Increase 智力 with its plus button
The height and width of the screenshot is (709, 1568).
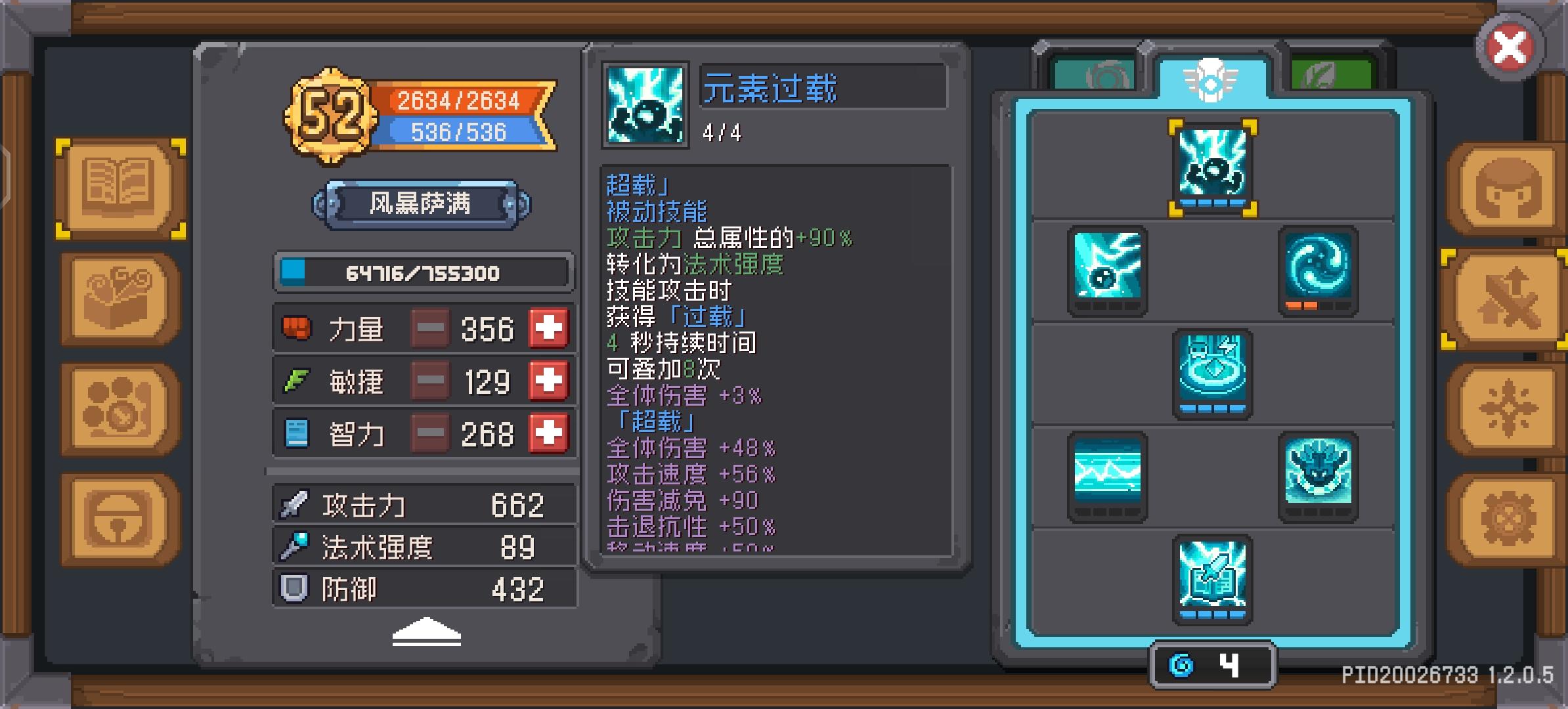click(x=549, y=433)
